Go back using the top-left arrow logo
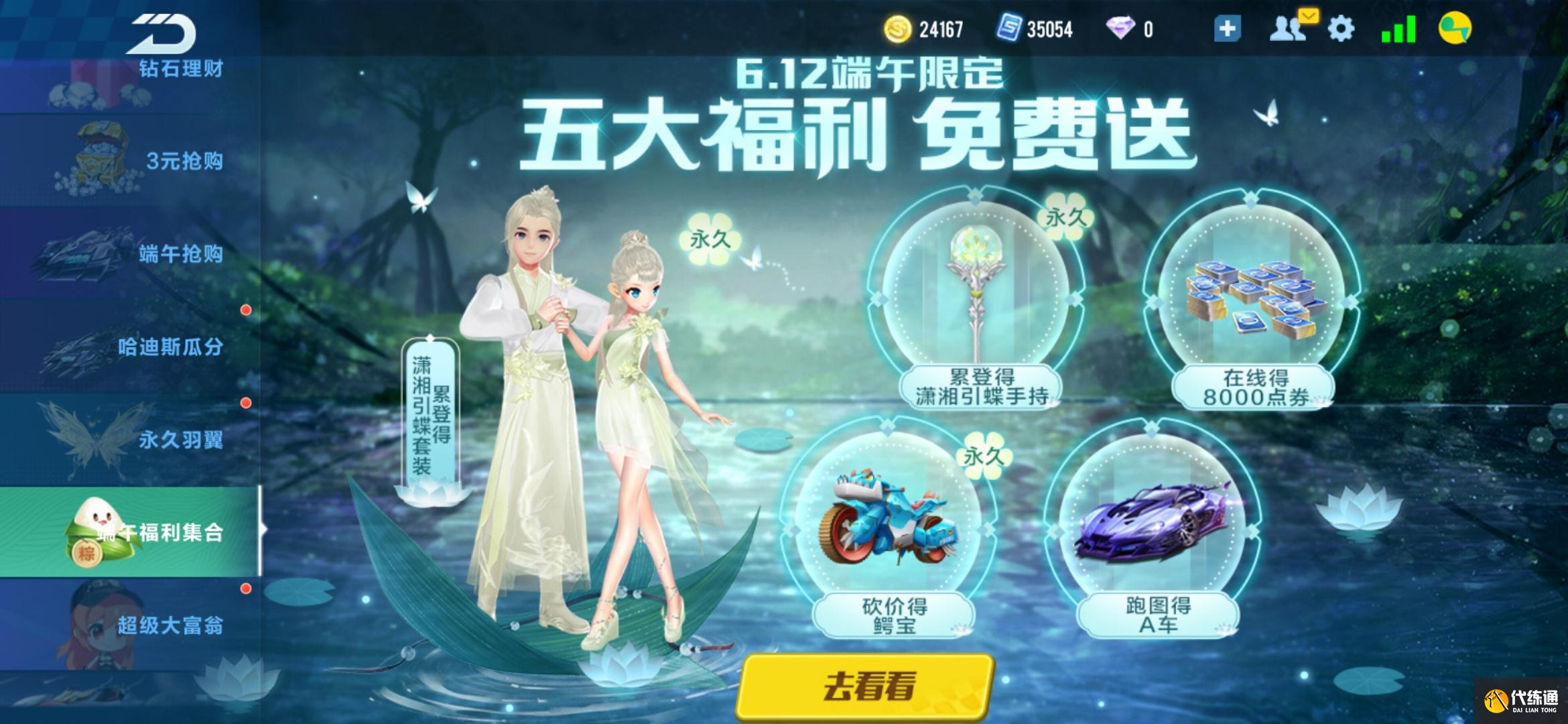The image size is (1568, 724). [163, 33]
